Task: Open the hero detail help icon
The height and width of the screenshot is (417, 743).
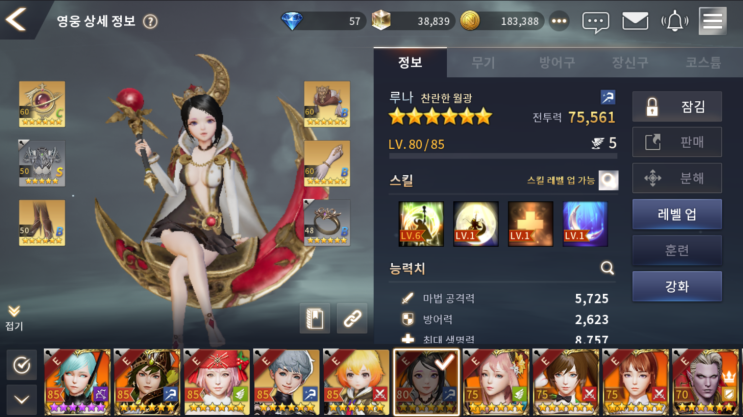Action: pos(151,21)
